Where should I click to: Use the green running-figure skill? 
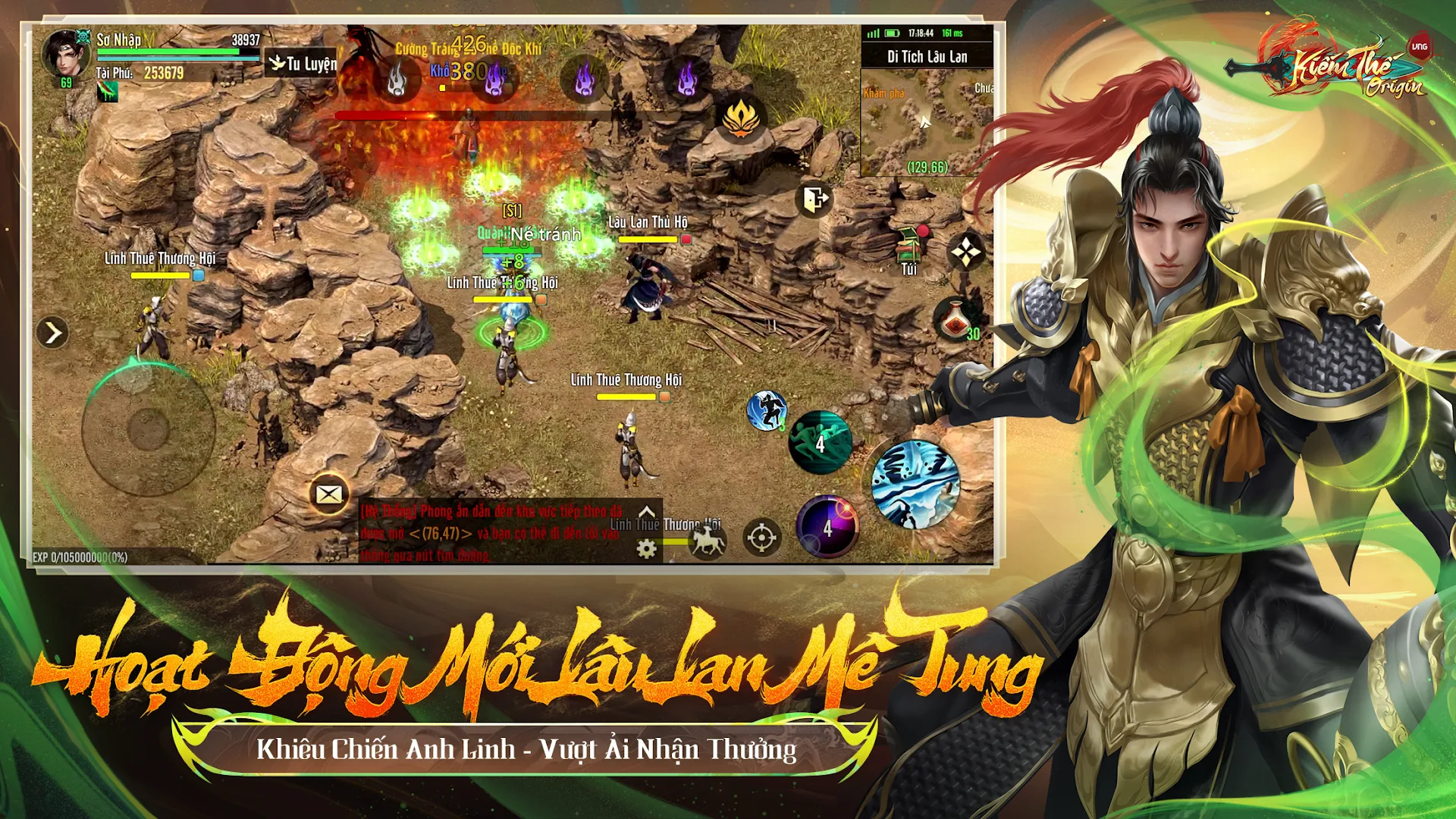pos(820,442)
